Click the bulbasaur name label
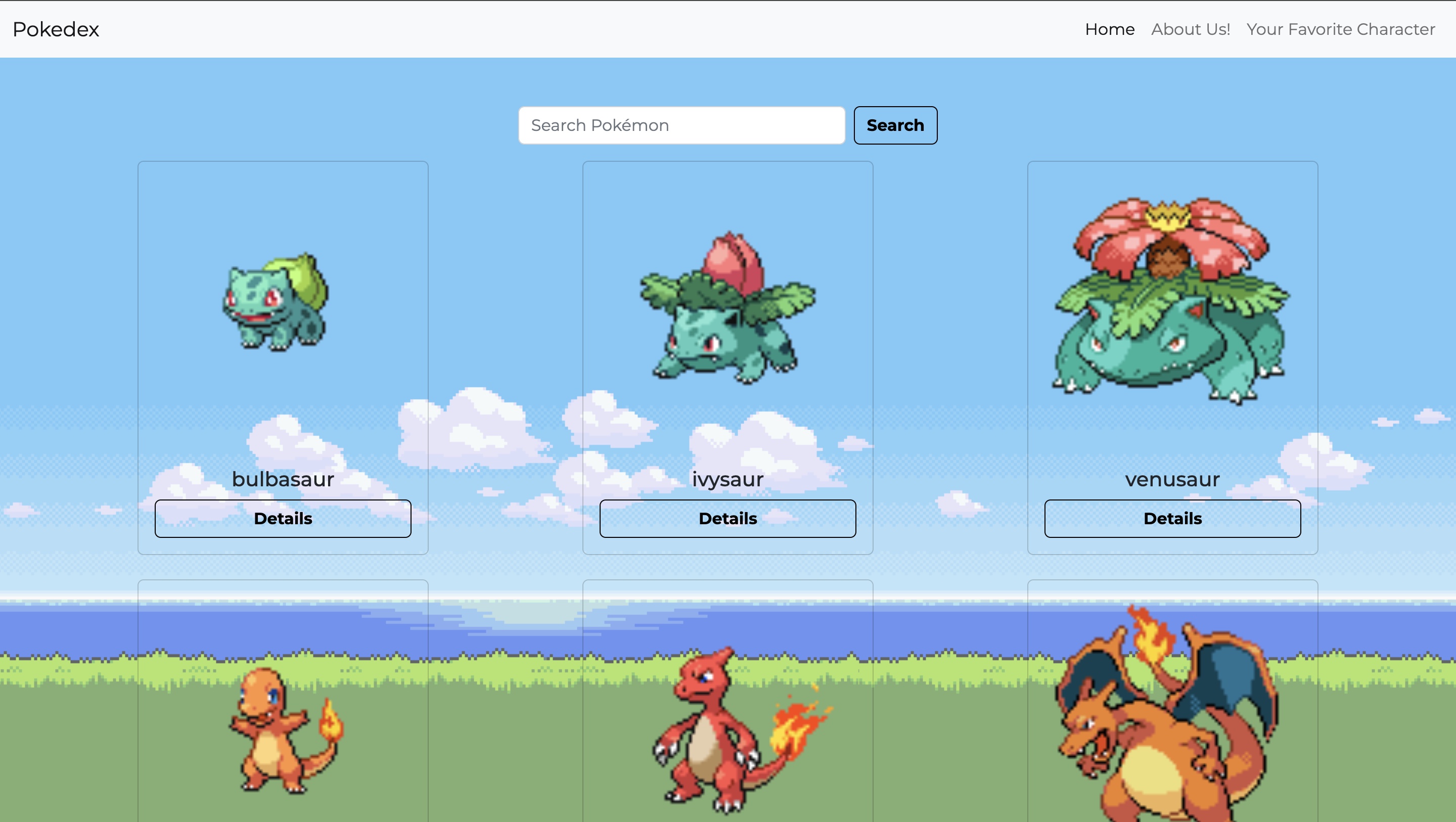The image size is (1456, 822). (283, 479)
